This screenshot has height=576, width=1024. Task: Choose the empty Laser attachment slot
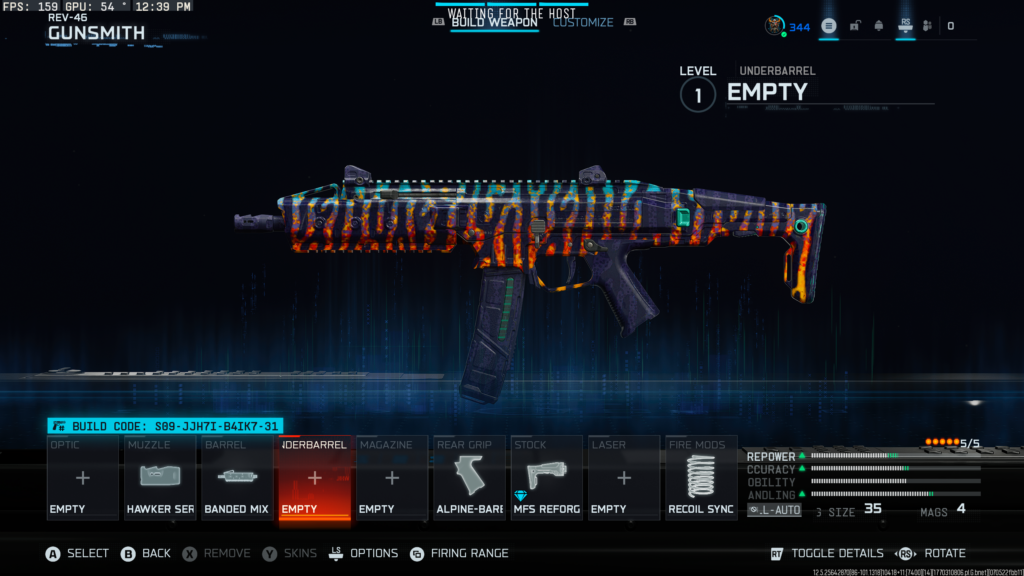[623, 478]
